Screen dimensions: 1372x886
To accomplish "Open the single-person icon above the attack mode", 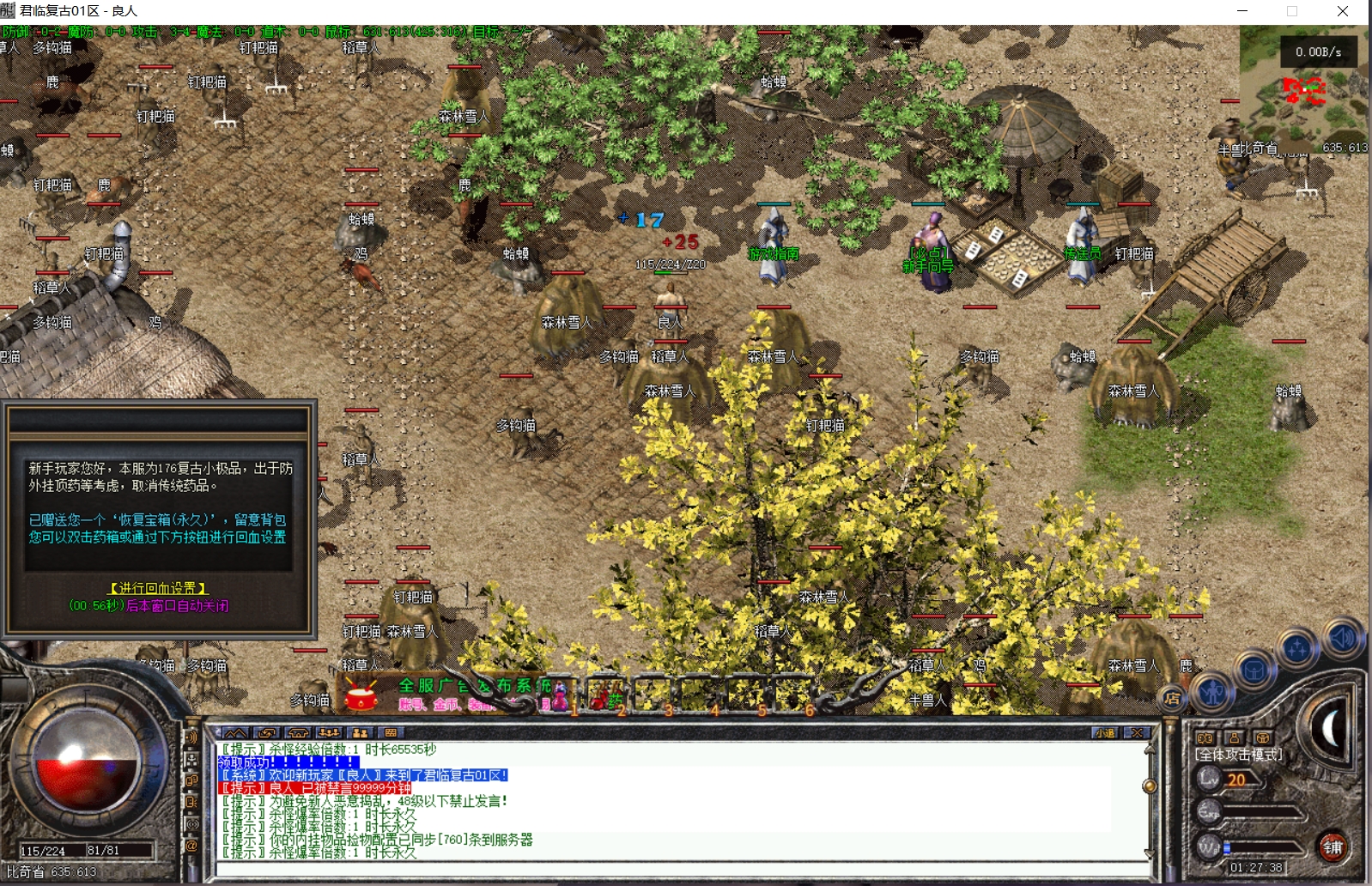I will pyautogui.click(x=1234, y=737).
